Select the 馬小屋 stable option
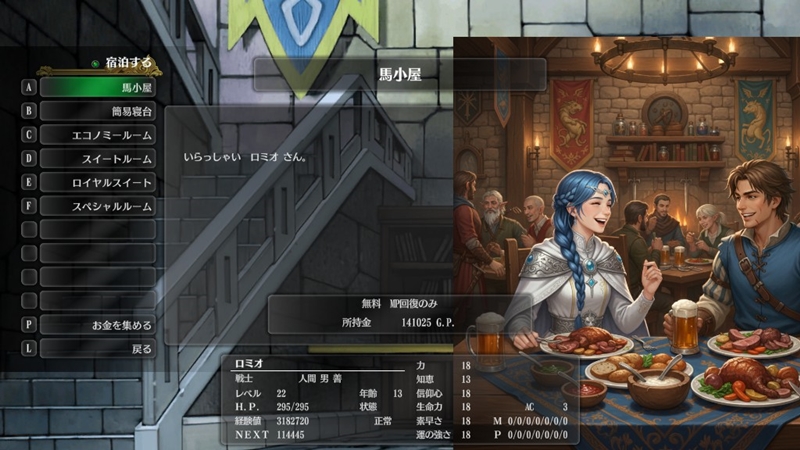The width and height of the screenshot is (800, 450). tap(97, 87)
